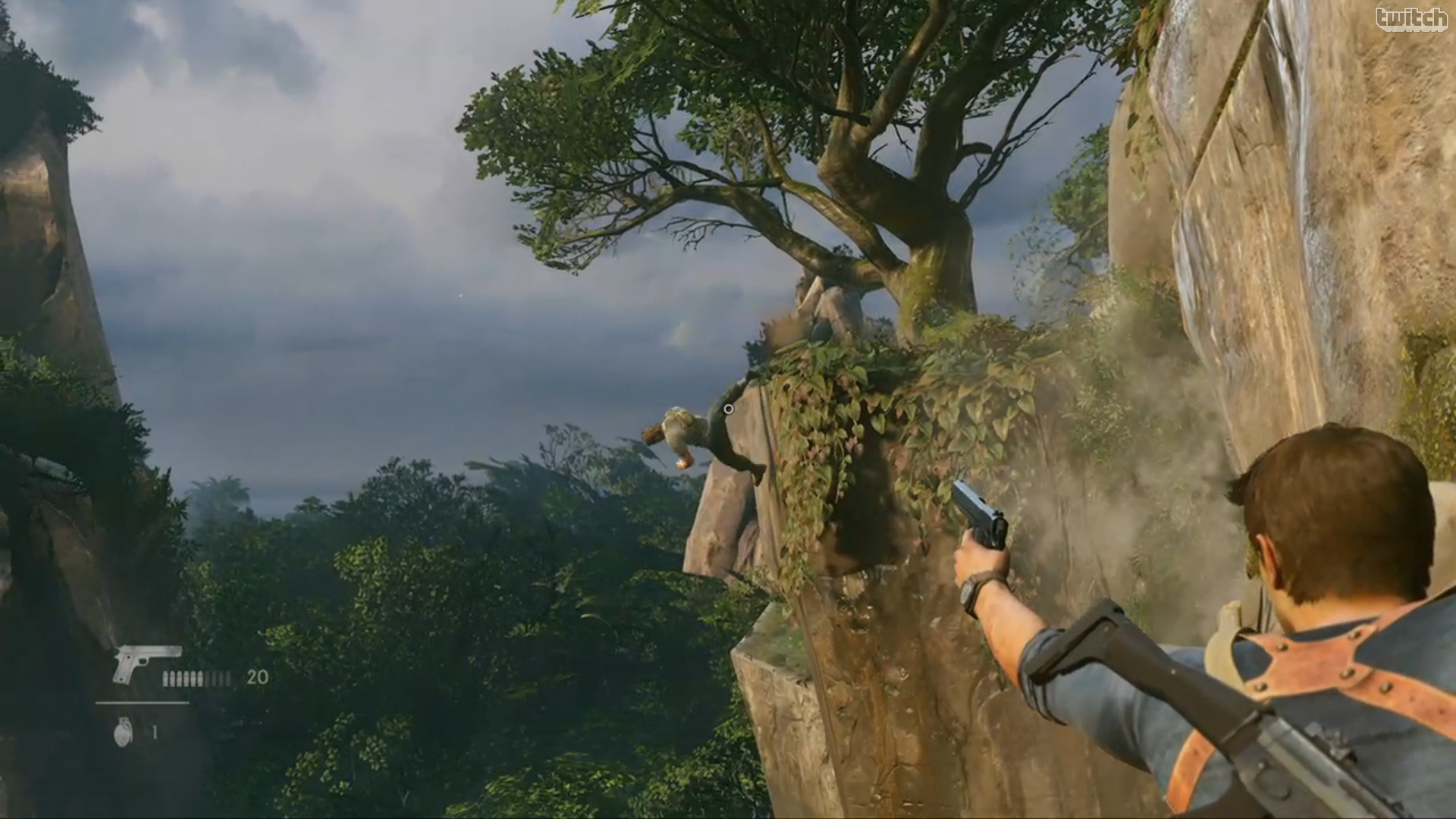Select the grenade icon
The image size is (1456, 819).
tap(123, 733)
